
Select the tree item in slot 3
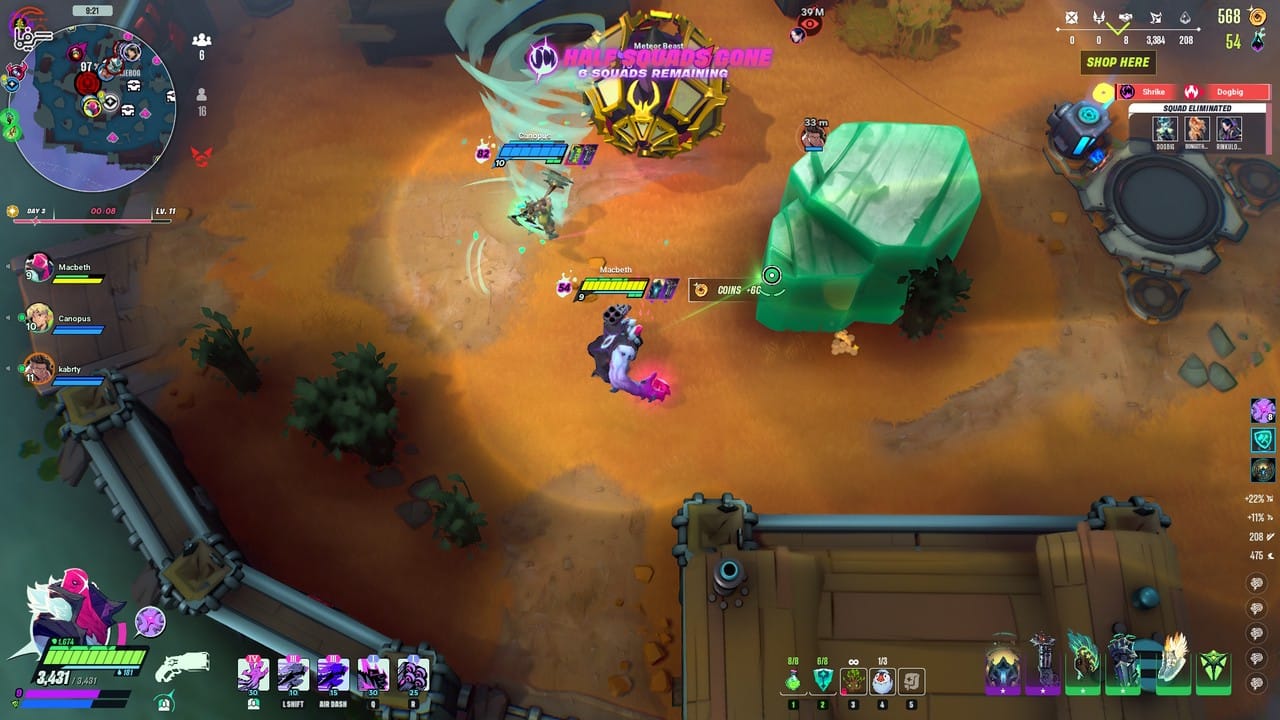coord(852,681)
